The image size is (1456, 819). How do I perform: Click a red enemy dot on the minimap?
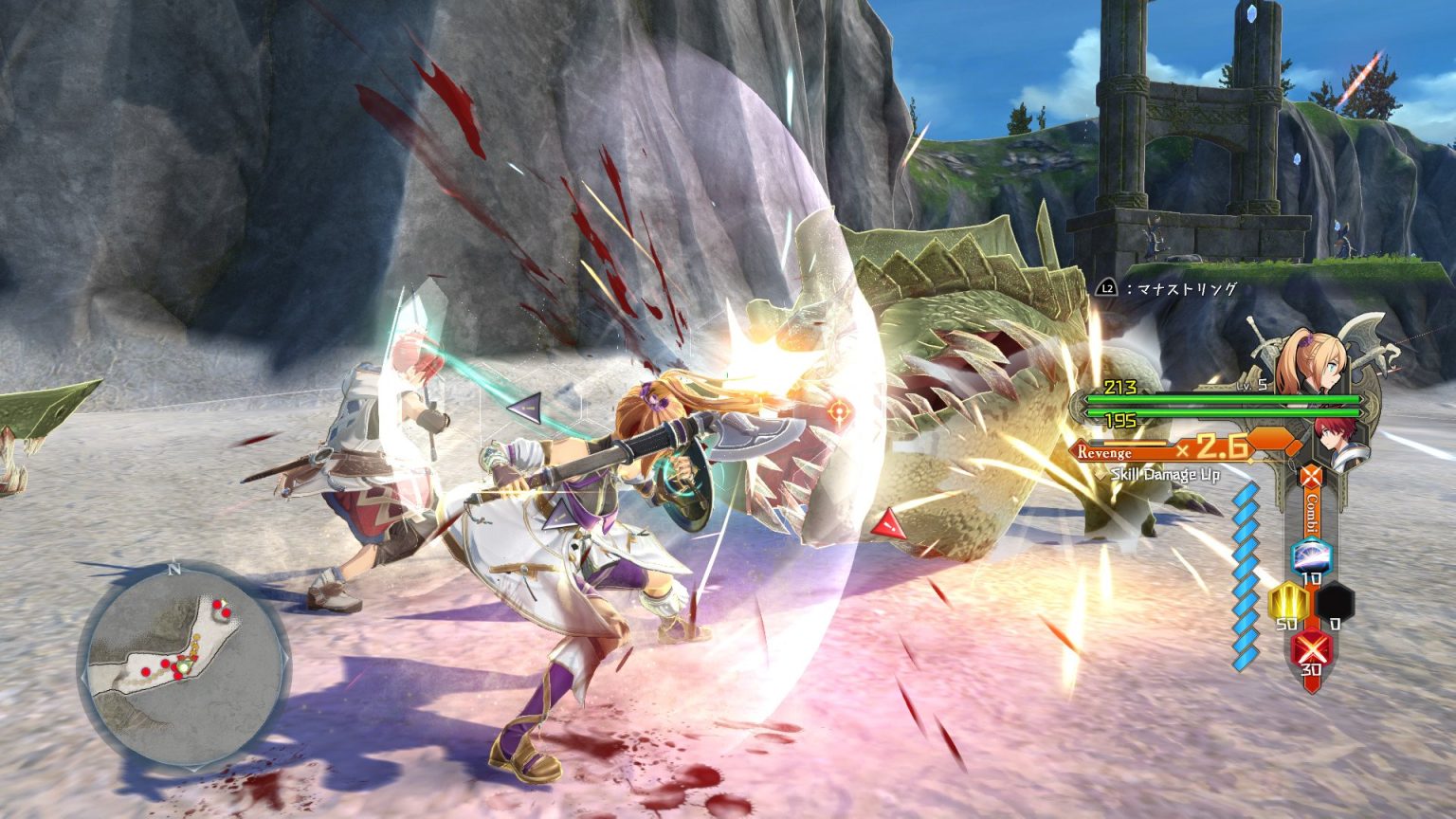[165, 664]
